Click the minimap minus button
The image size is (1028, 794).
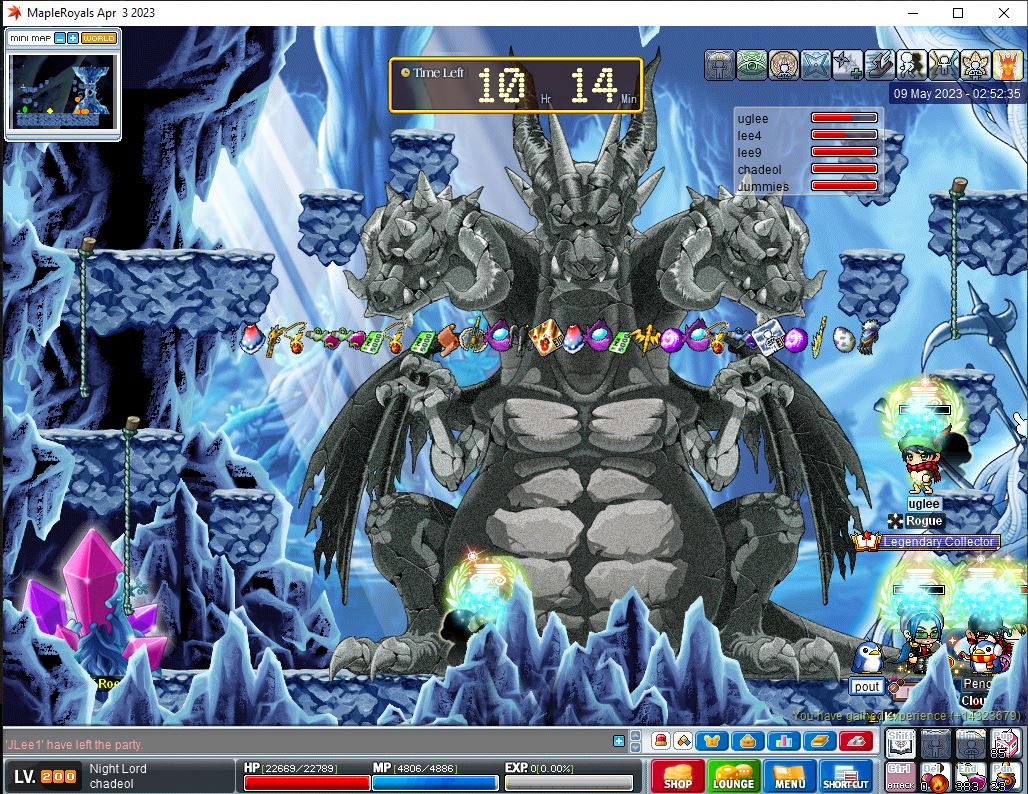tap(60, 38)
